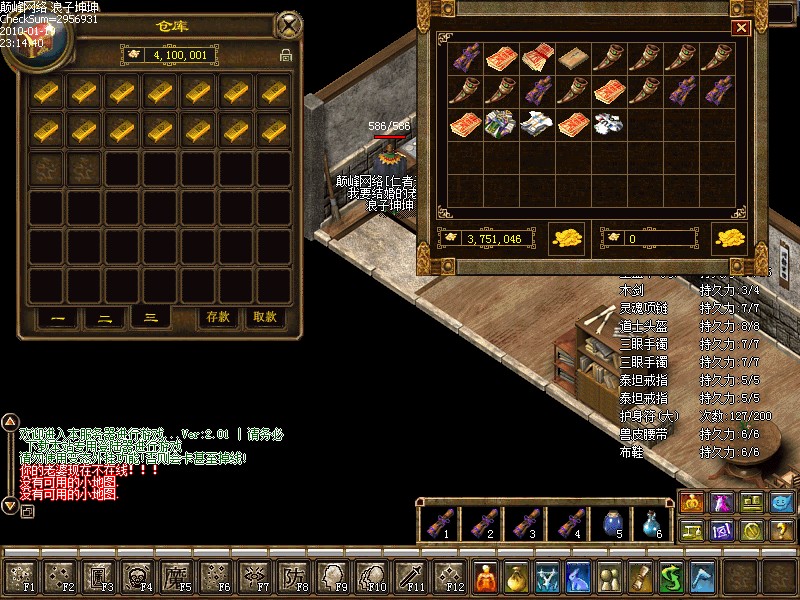
Task: Click gold pile beside the 0 amount
Action: click(730, 239)
